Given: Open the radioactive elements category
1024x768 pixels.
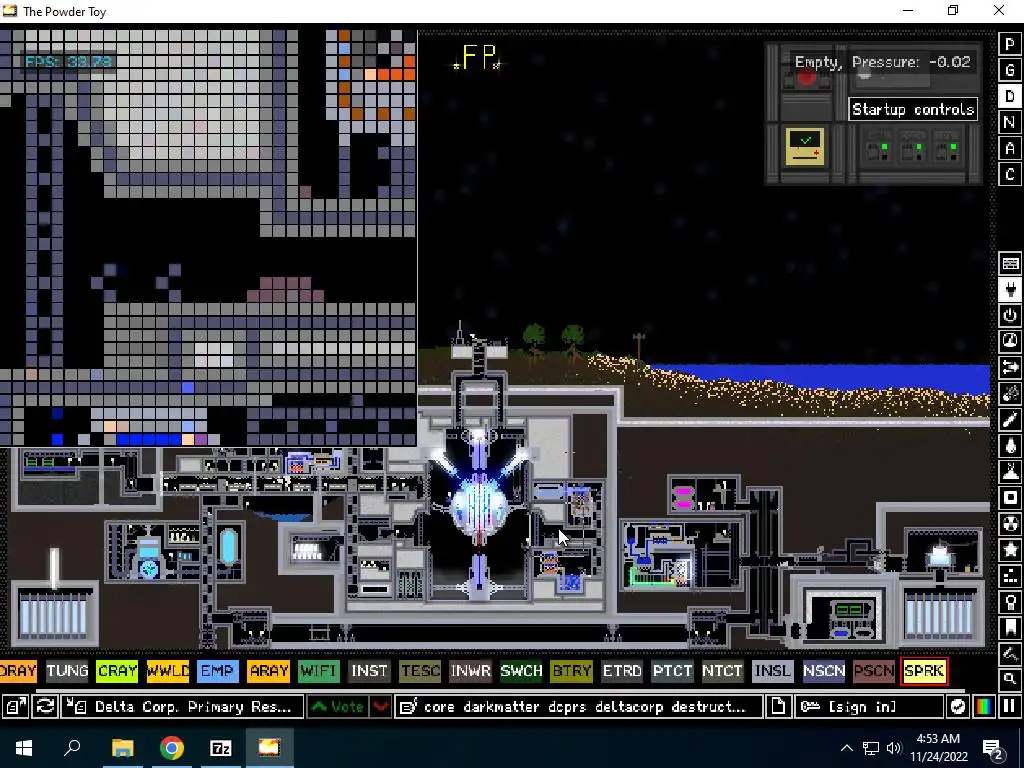Looking at the screenshot, I should (1010, 524).
